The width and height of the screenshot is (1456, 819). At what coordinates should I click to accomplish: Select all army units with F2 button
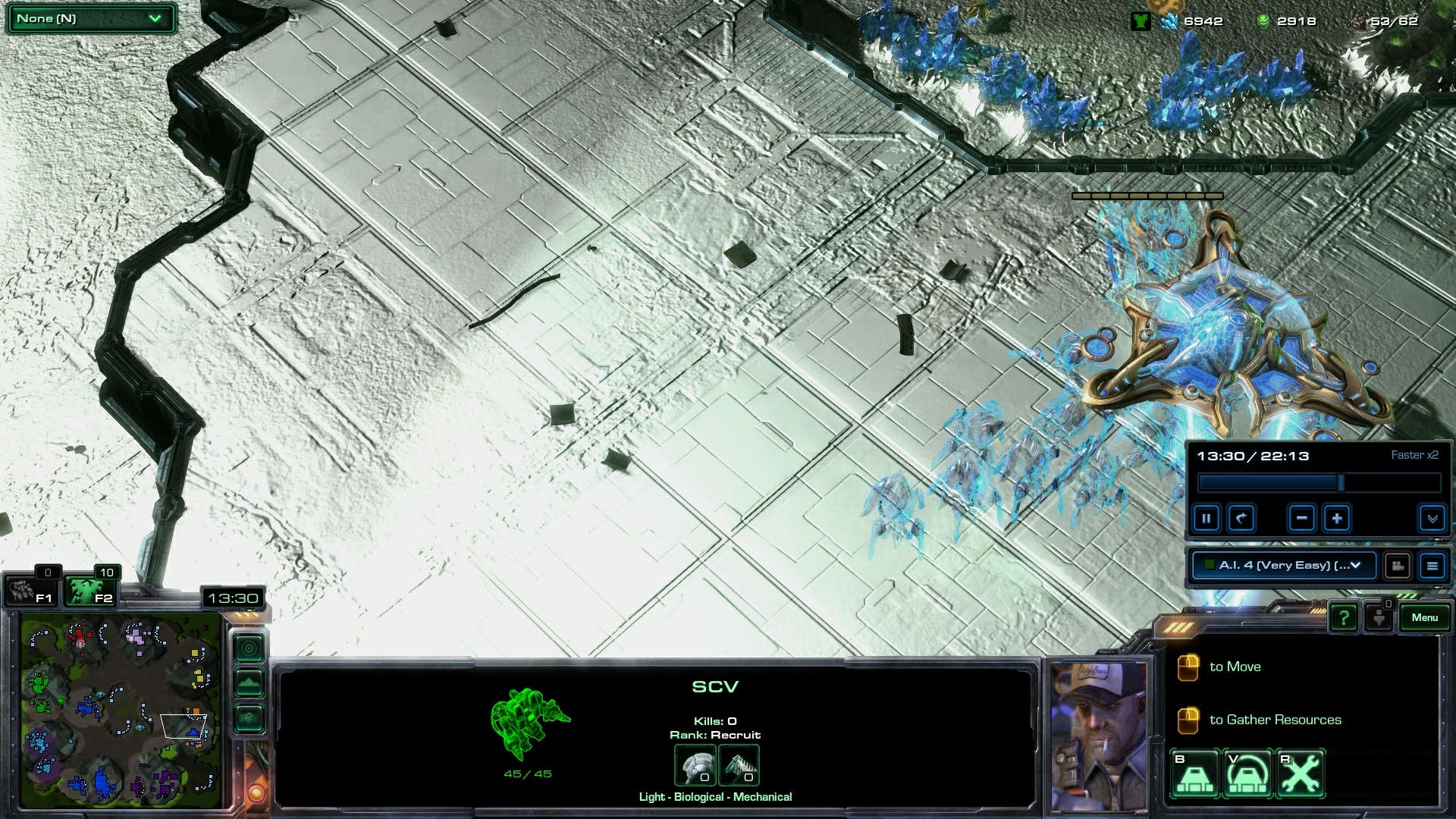[89, 591]
